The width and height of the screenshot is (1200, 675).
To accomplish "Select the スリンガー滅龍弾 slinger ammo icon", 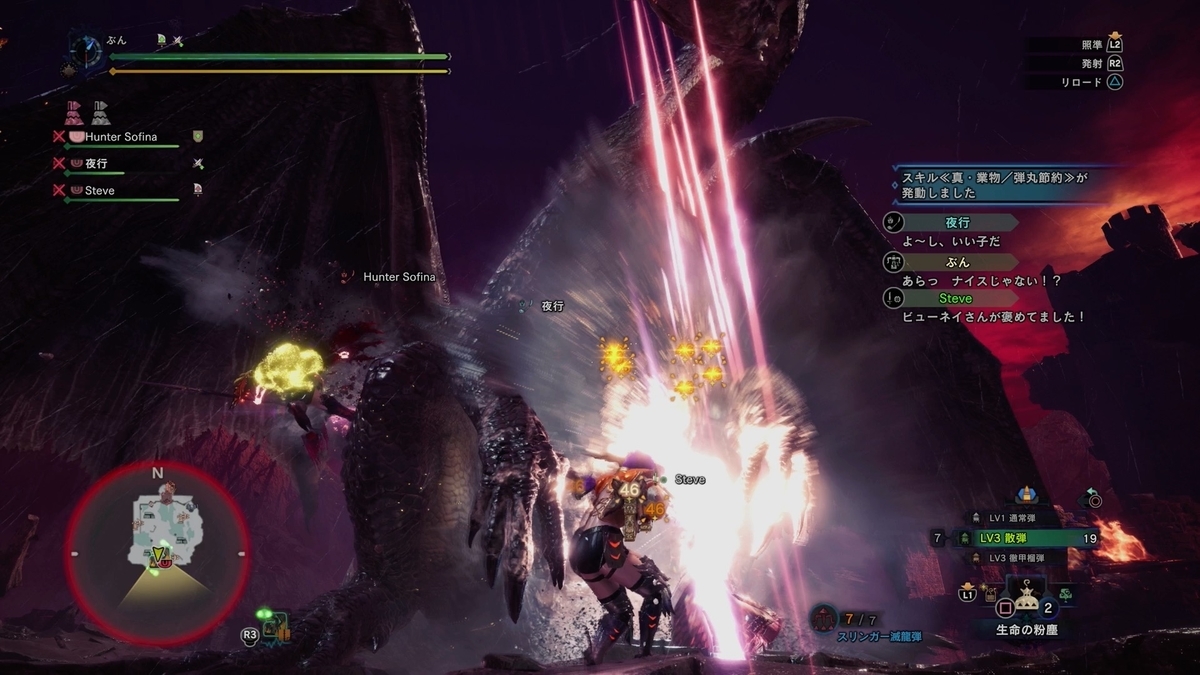I will click(825, 619).
